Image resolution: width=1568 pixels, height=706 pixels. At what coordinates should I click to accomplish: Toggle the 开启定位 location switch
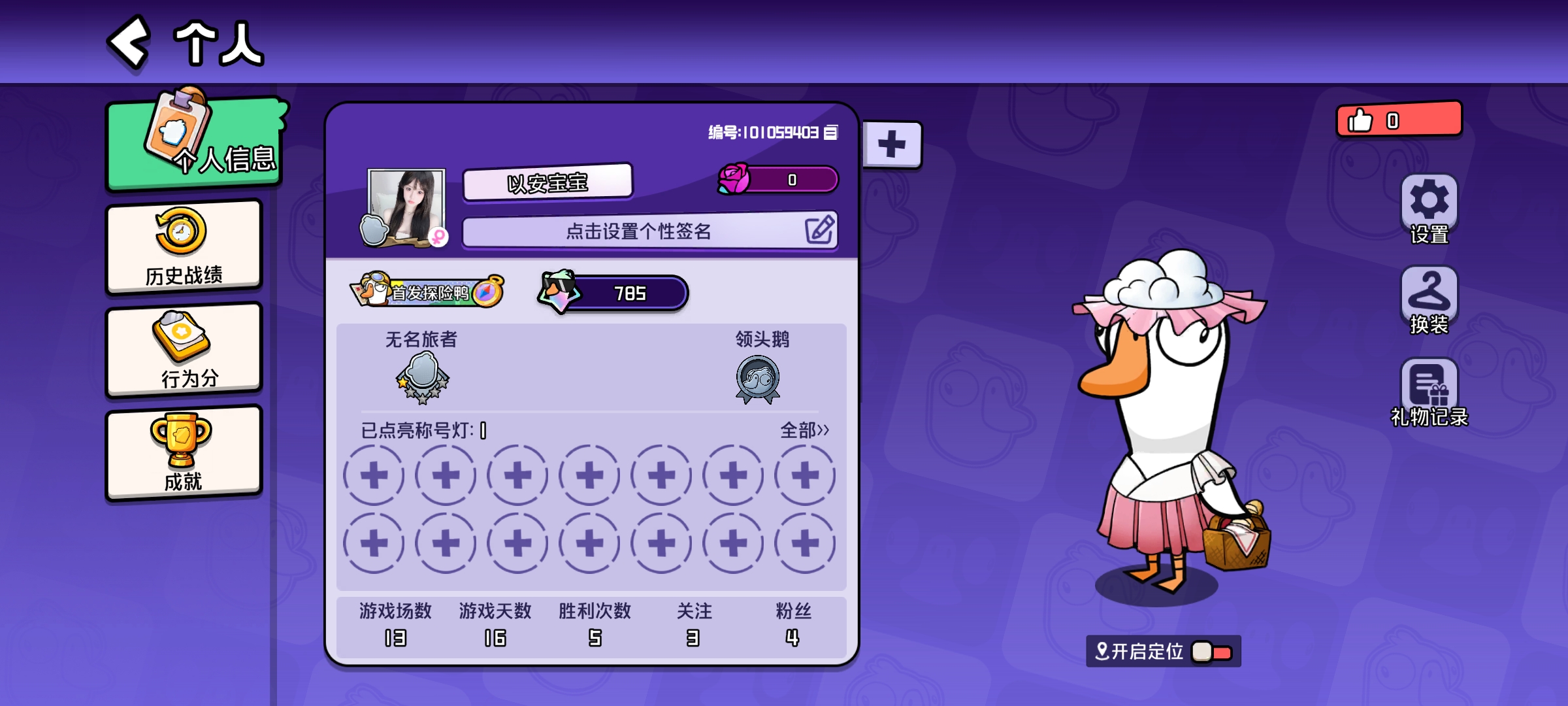click(x=1212, y=652)
